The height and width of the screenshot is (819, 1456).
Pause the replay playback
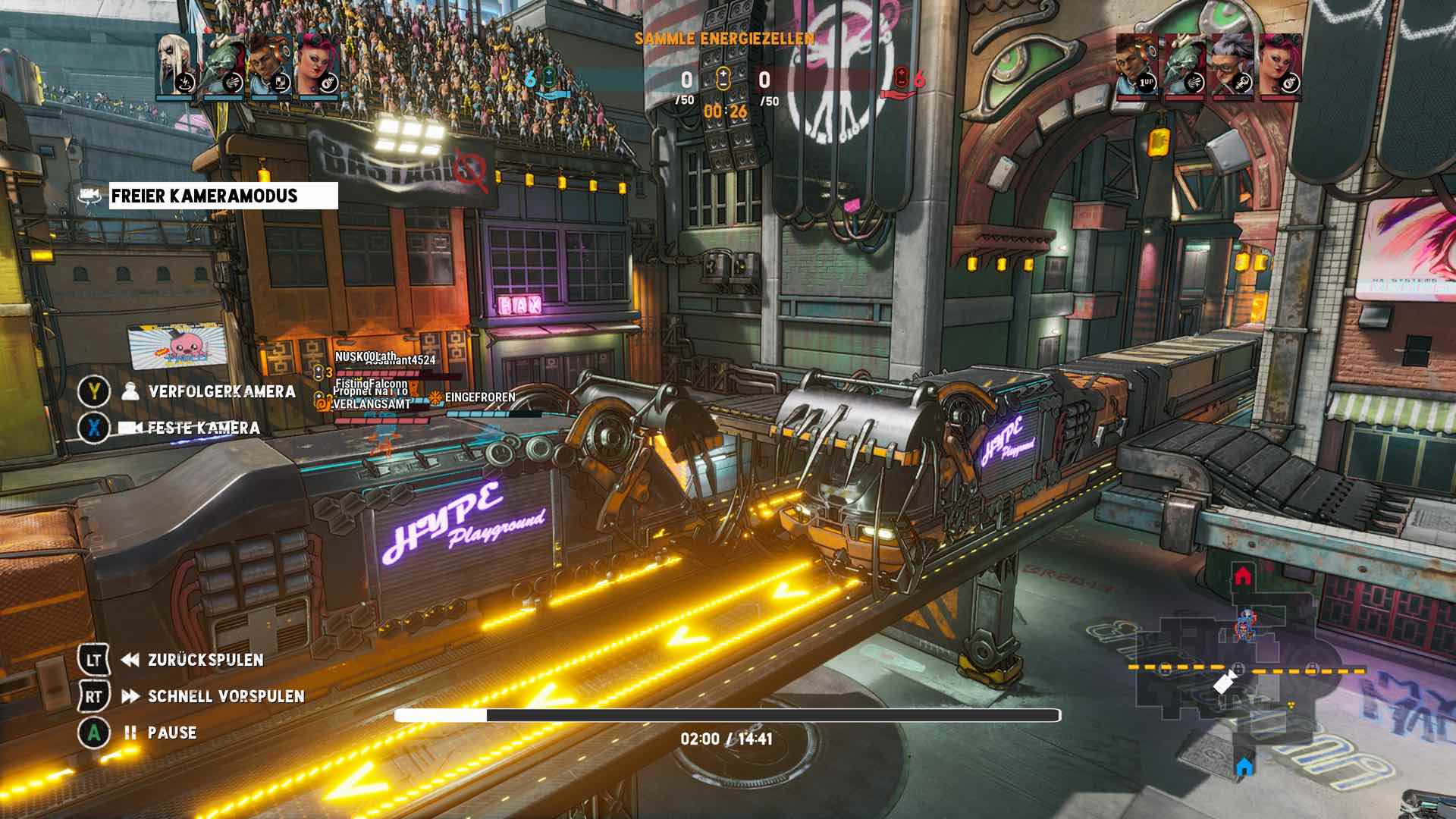(x=172, y=733)
